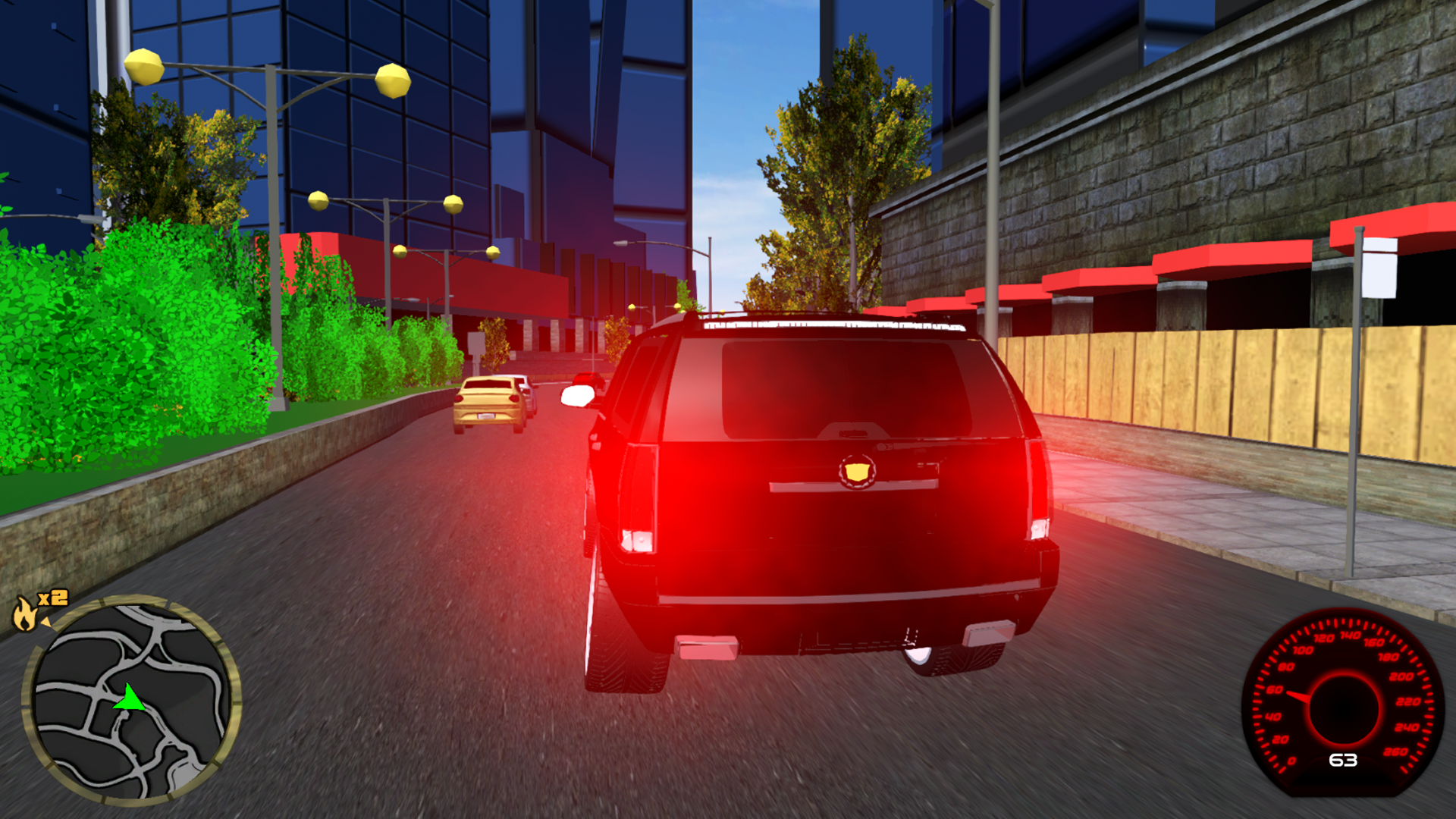
Task: Click the zero mark on the speedometer
Action: (1291, 761)
